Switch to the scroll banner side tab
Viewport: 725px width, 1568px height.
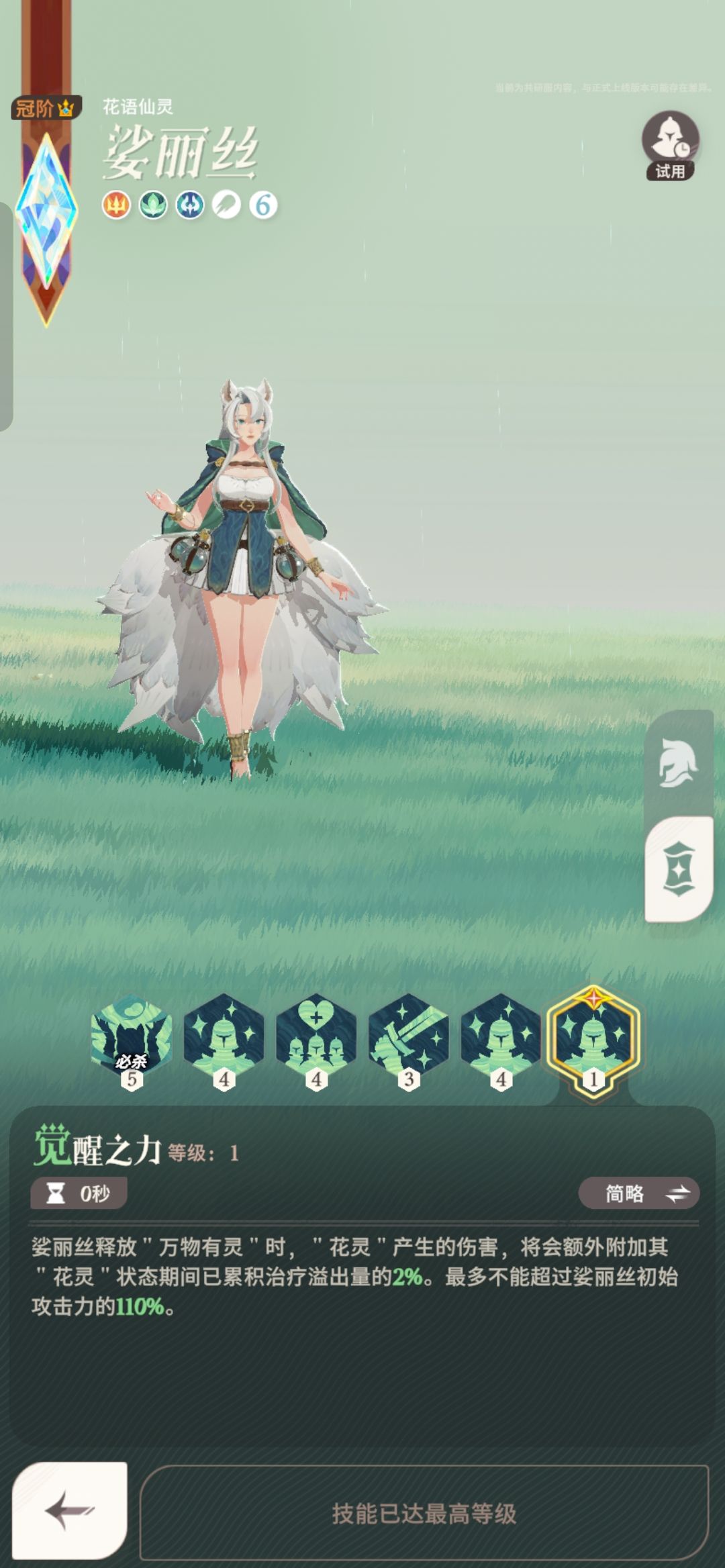(x=678, y=869)
